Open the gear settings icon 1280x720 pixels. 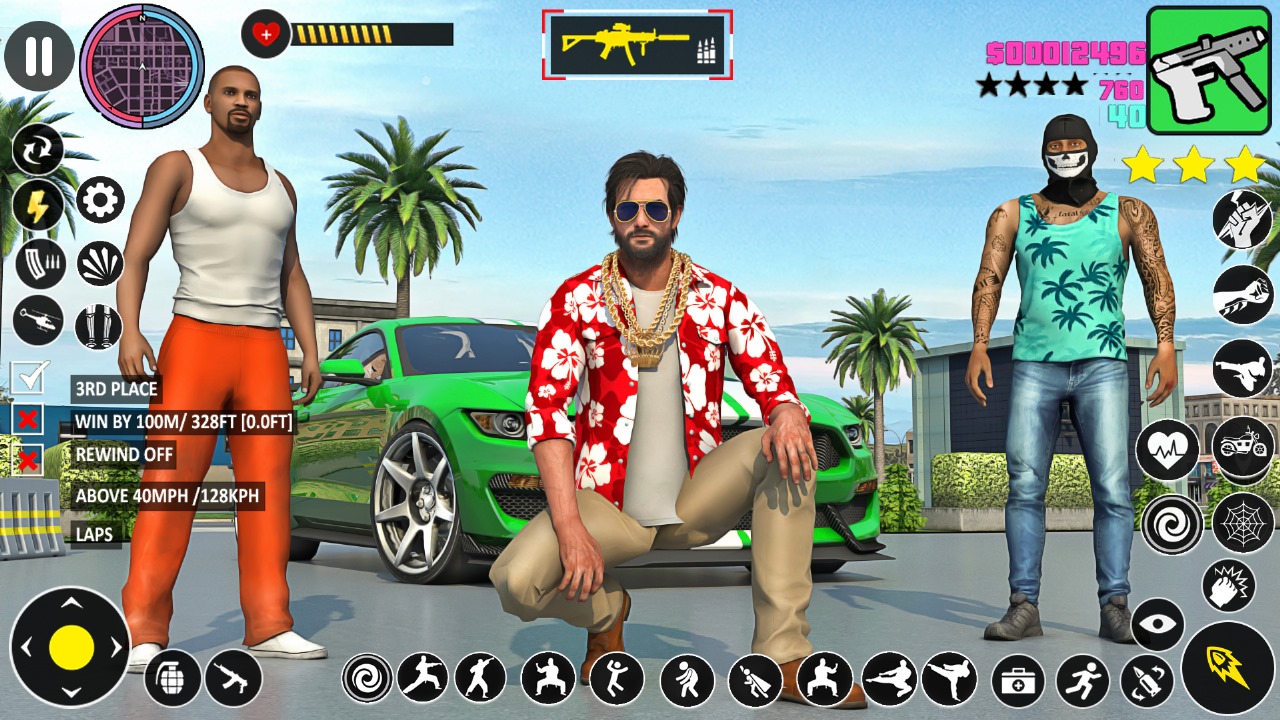pos(100,200)
